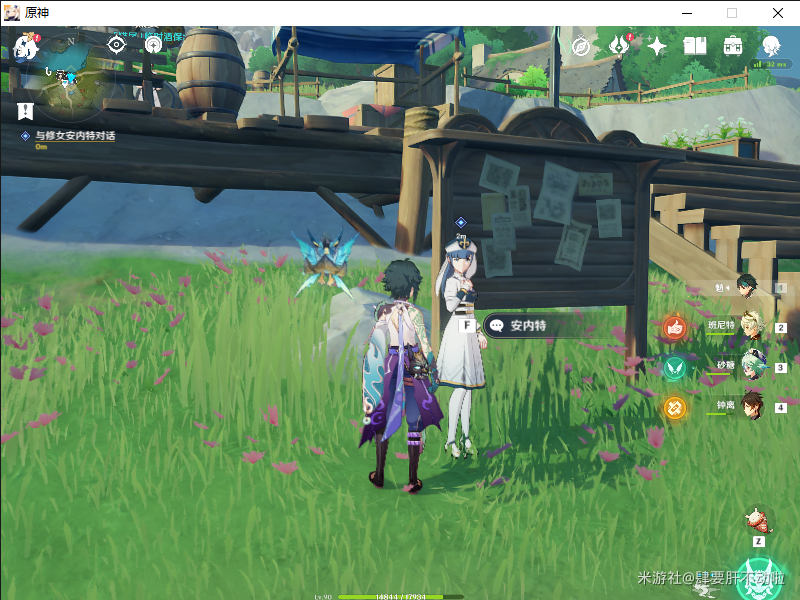Image resolution: width=800 pixels, height=600 pixels.
Task: Open the backpack inventory icon
Action: point(733,46)
